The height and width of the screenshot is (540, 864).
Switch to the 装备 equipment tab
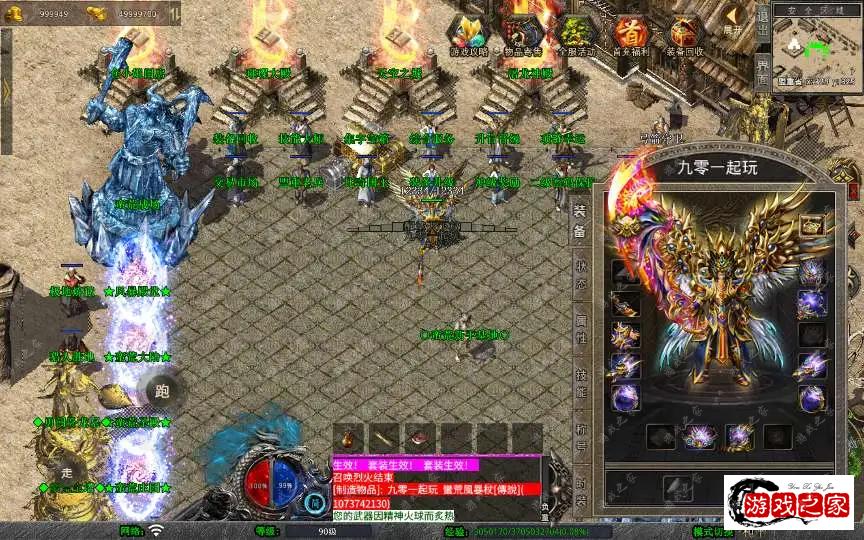(x=580, y=223)
